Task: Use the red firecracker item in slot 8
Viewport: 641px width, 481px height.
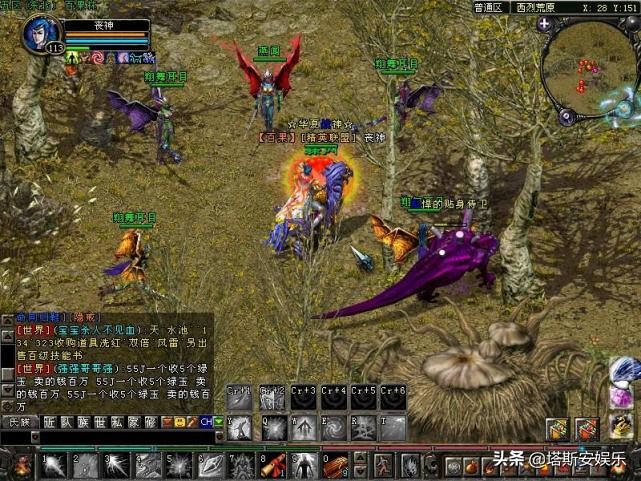Action: tap(272, 465)
